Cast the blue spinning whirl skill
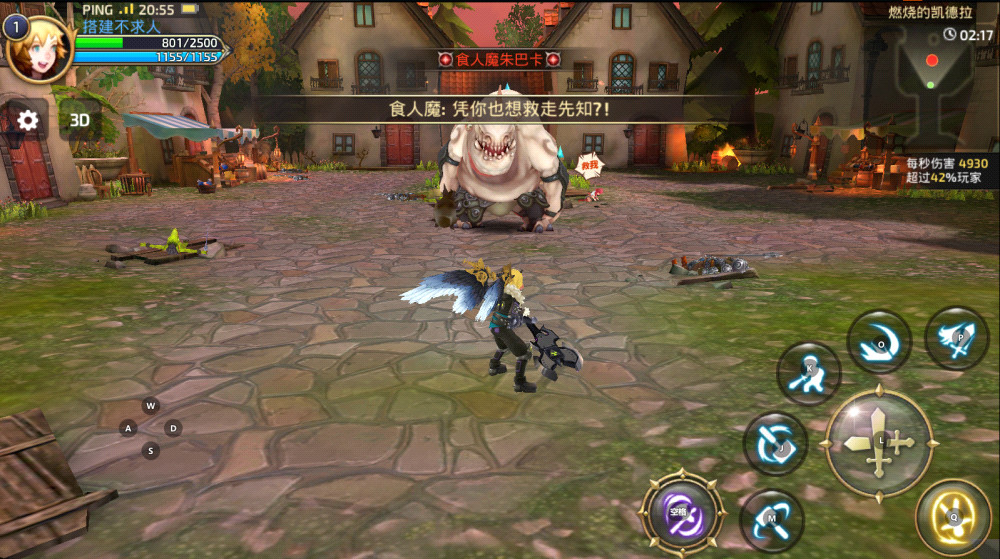 pos(775,441)
